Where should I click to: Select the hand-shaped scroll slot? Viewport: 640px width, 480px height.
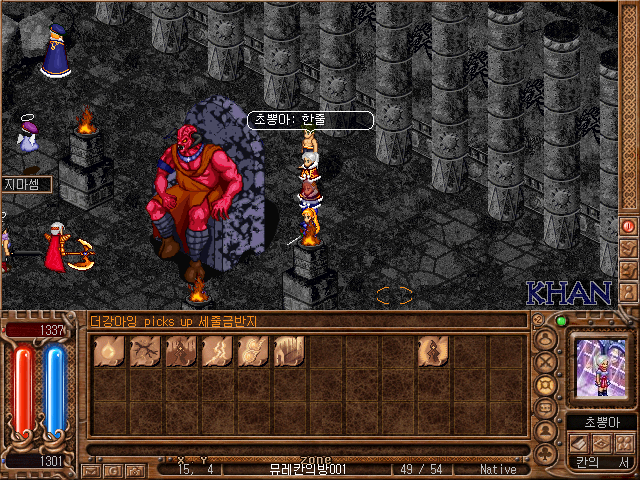pos(288,351)
